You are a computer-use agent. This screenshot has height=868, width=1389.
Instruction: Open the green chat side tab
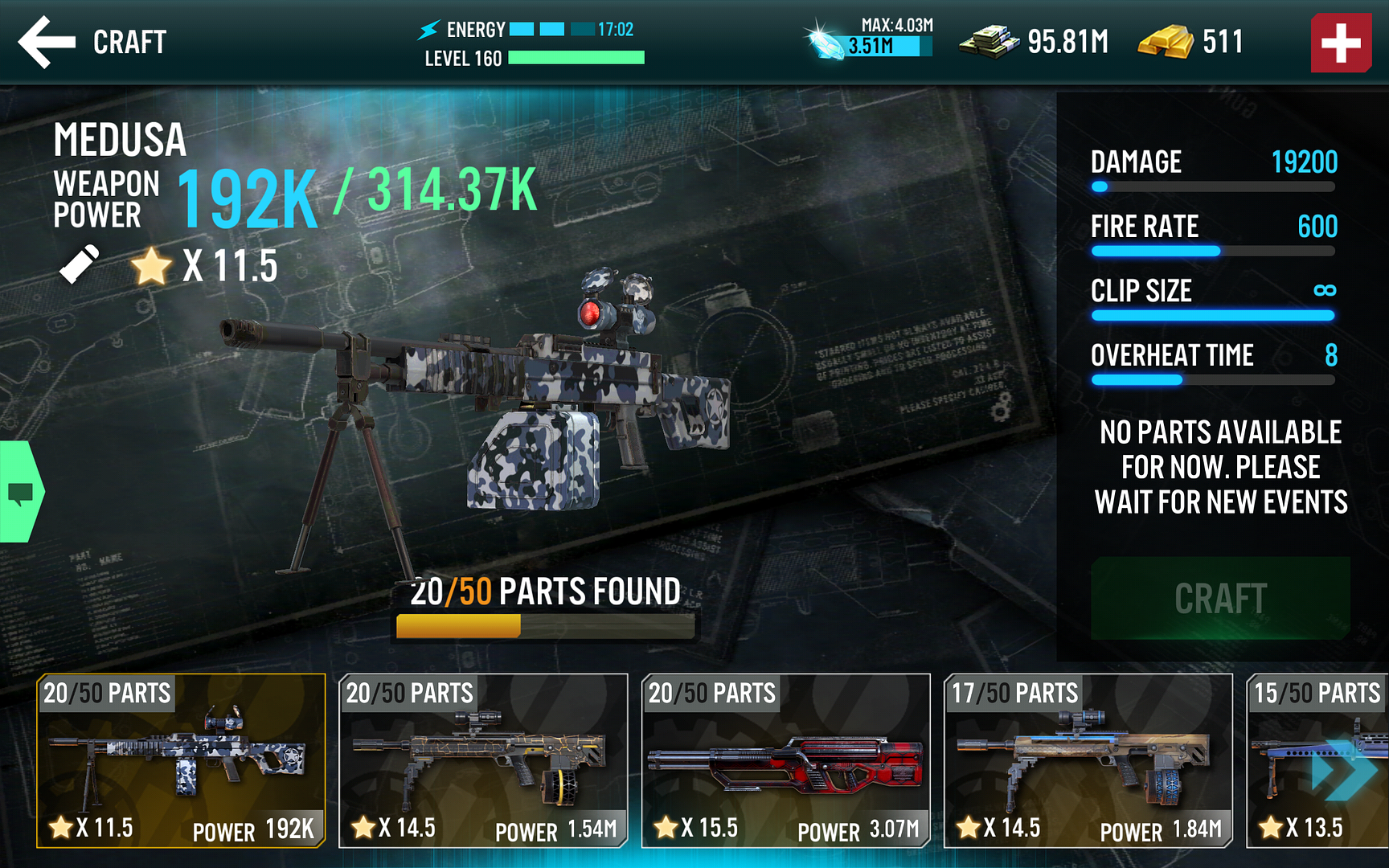coord(21,492)
